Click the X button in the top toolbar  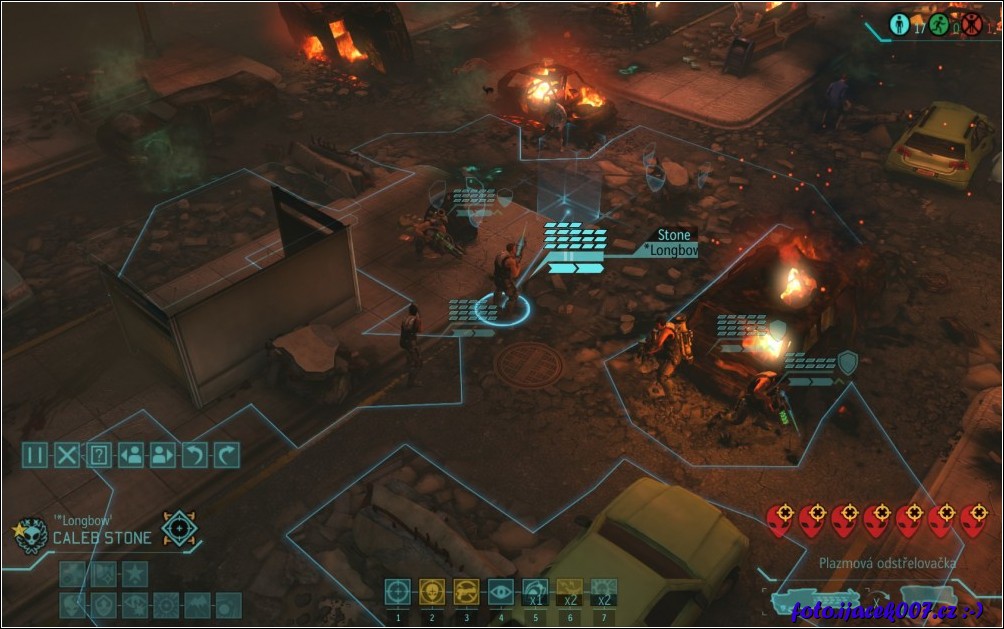(67, 455)
